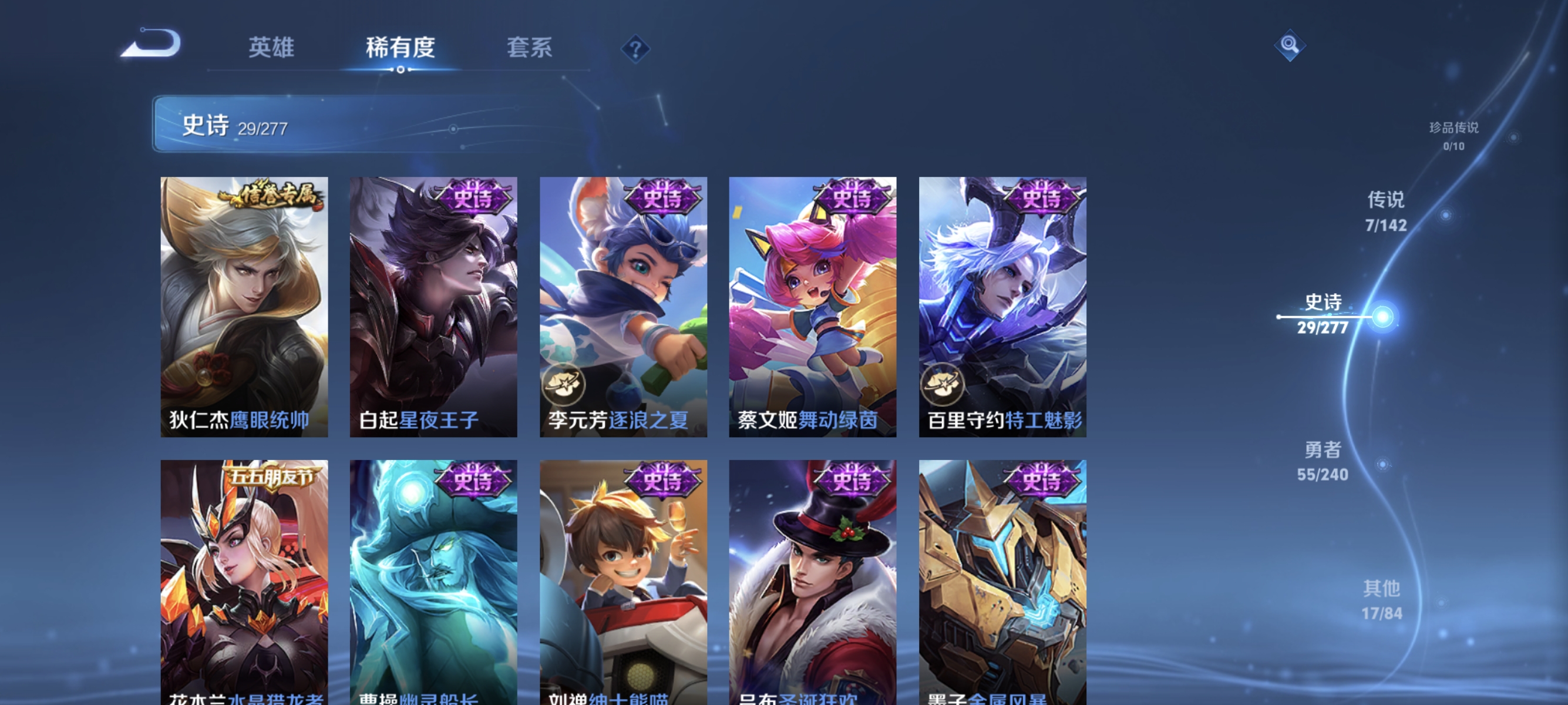Switch to the 英雄 tab
The width and height of the screenshot is (1568, 705).
(272, 48)
